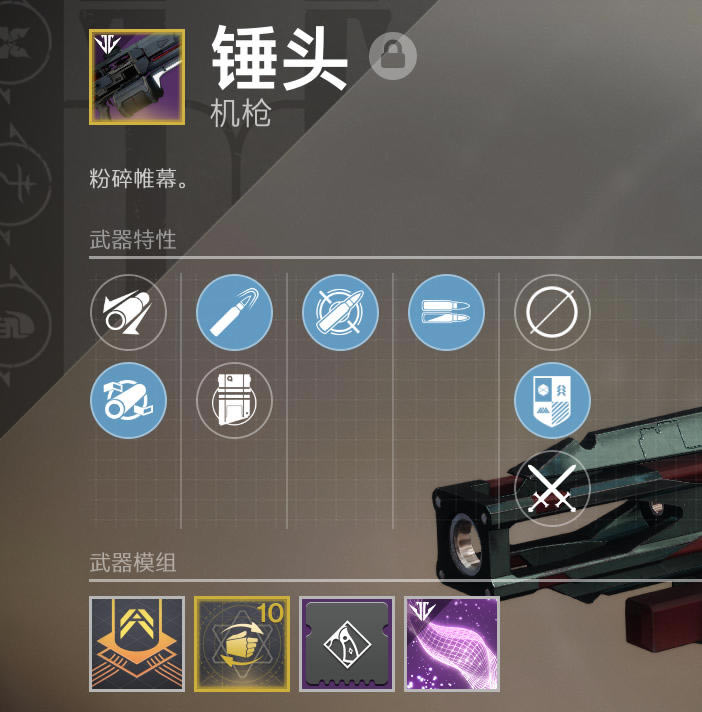Inspect the crossed-out target trait perk
The height and width of the screenshot is (712, 702).
point(340,313)
